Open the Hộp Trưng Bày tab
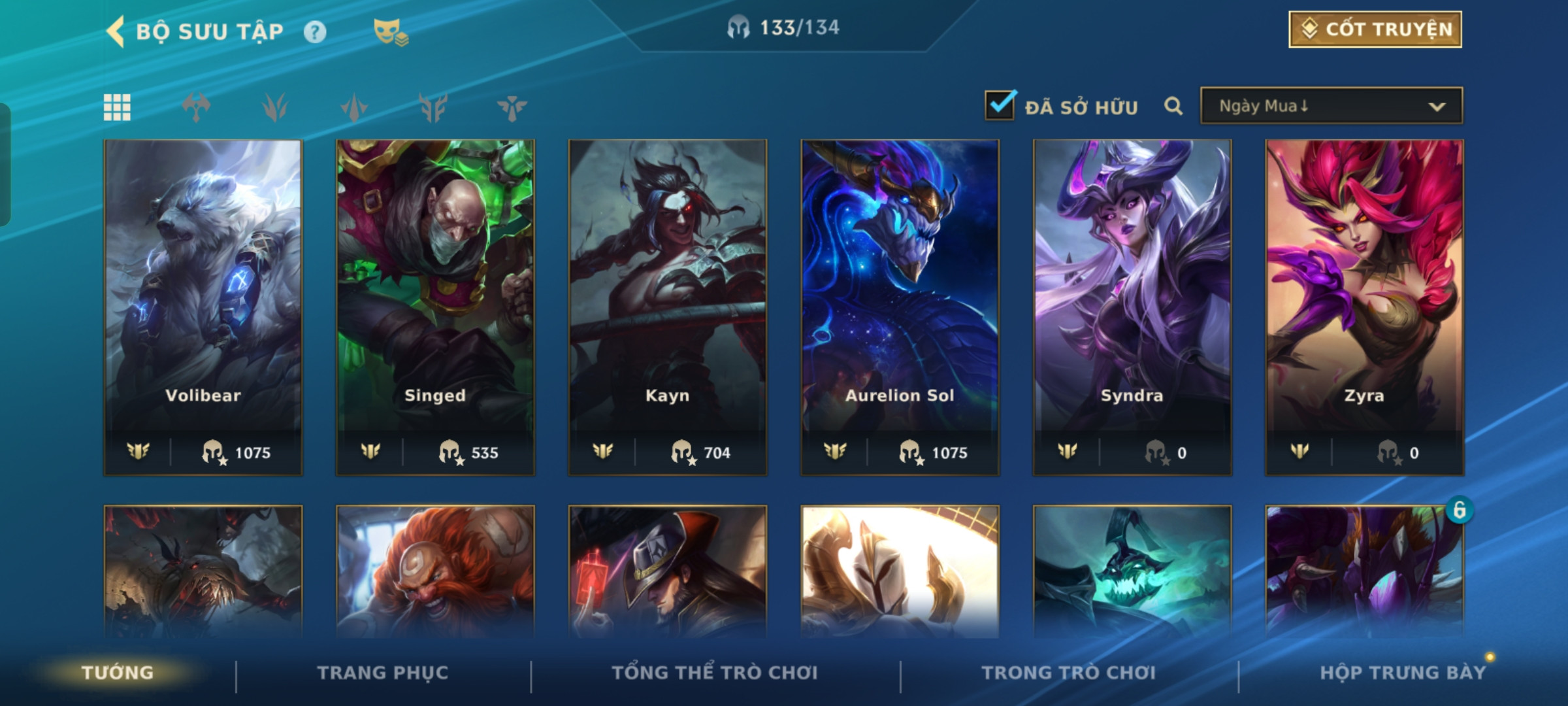This screenshot has width=1568, height=706. pyautogui.click(x=1403, y=672)
